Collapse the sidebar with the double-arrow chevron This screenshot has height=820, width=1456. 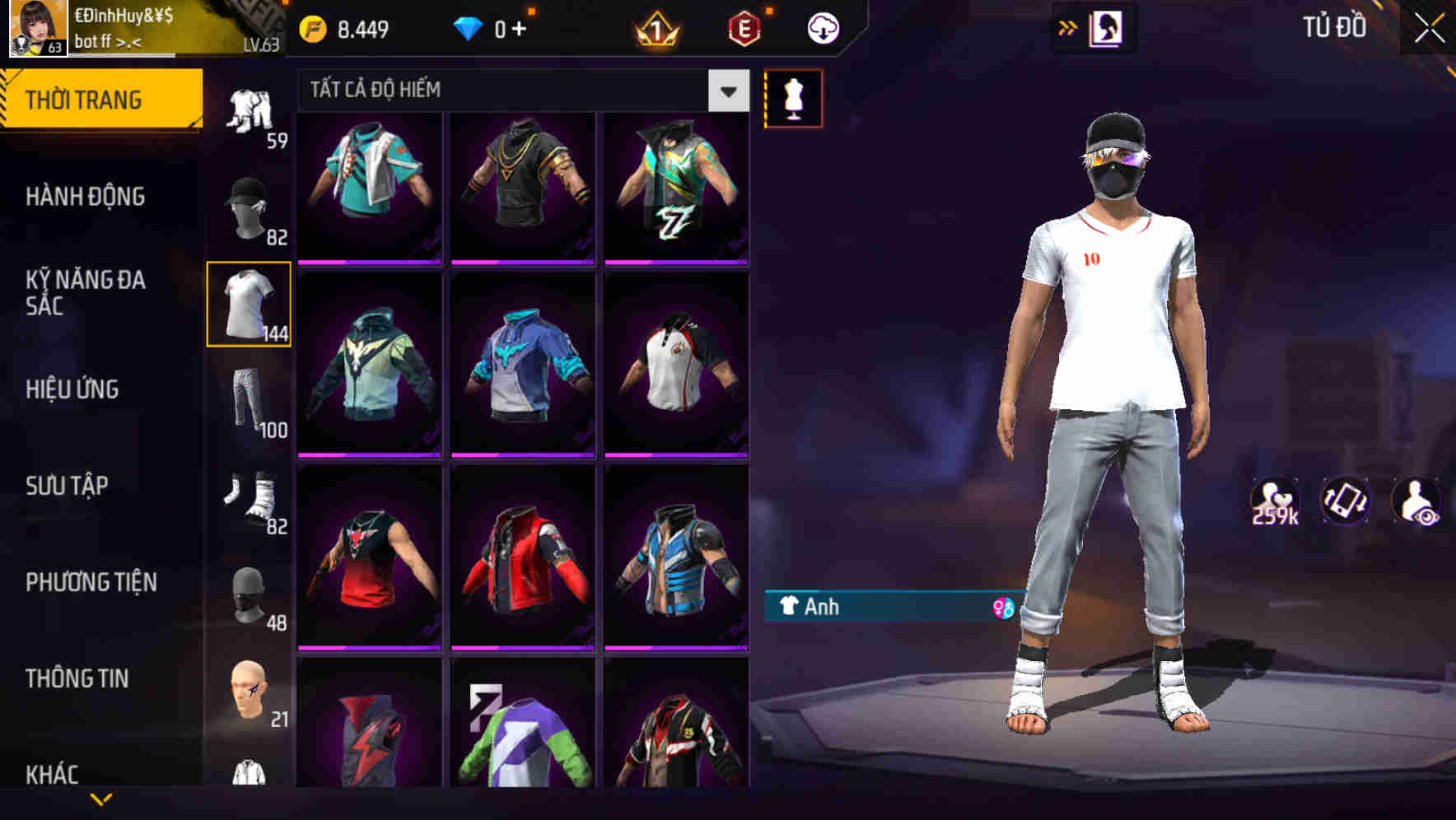tap(1068, 26)
